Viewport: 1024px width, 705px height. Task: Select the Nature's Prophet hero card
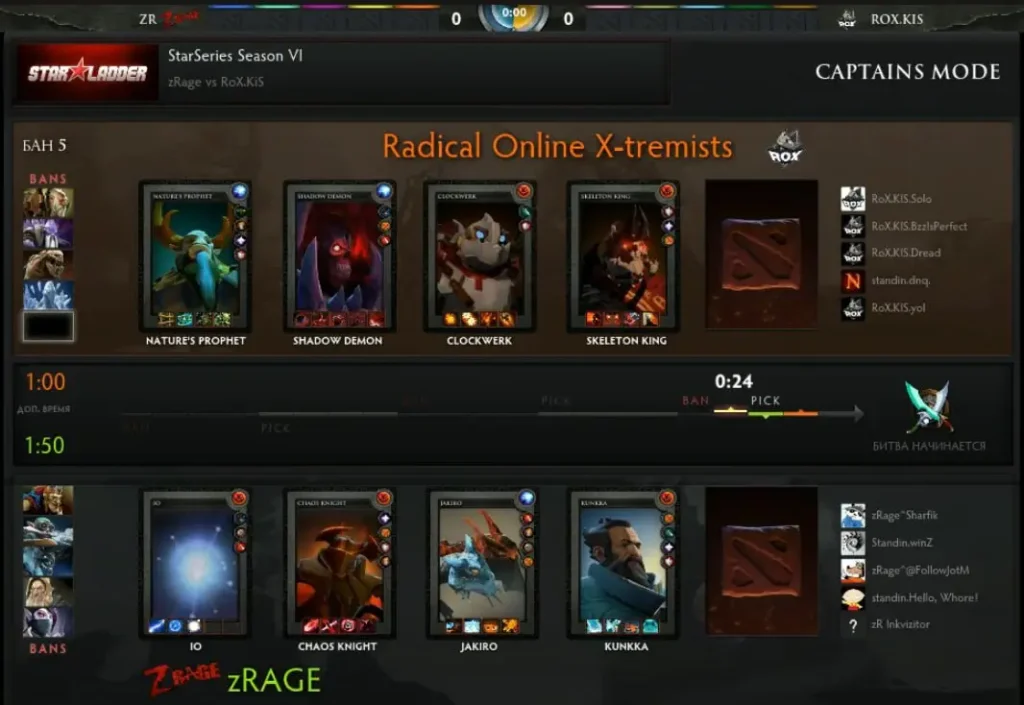tap(195, 256)
